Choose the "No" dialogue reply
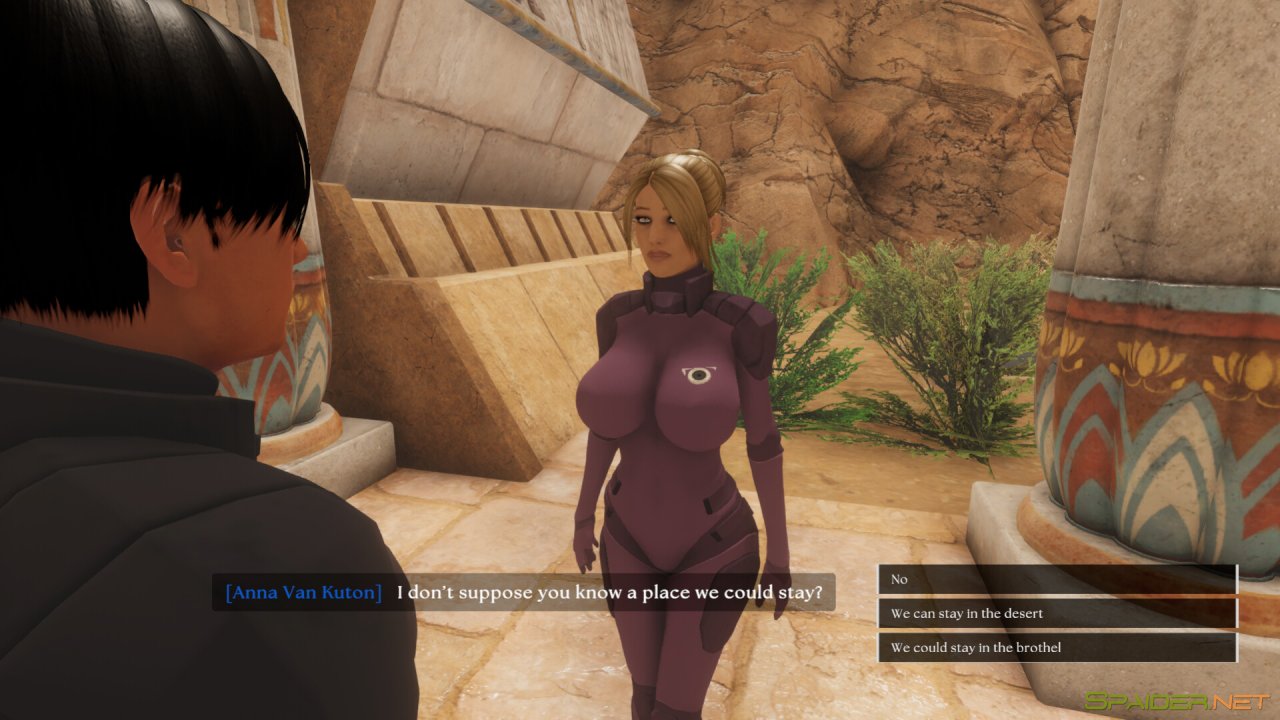Screen dimensions: 1280x720 click(1056, 580)
